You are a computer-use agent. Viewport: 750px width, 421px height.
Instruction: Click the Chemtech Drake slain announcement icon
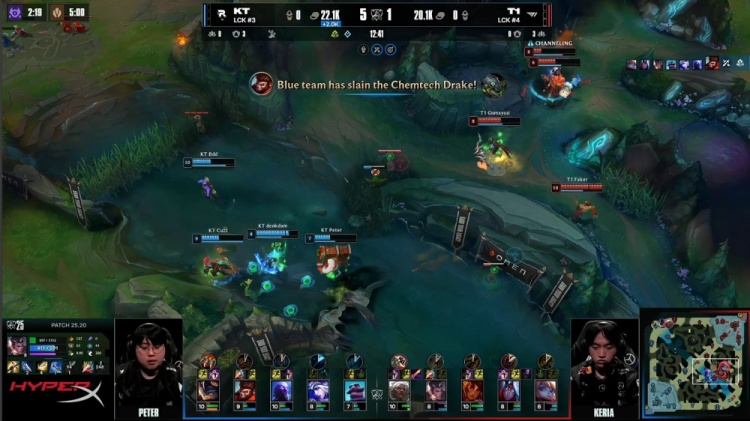point(261,85)
